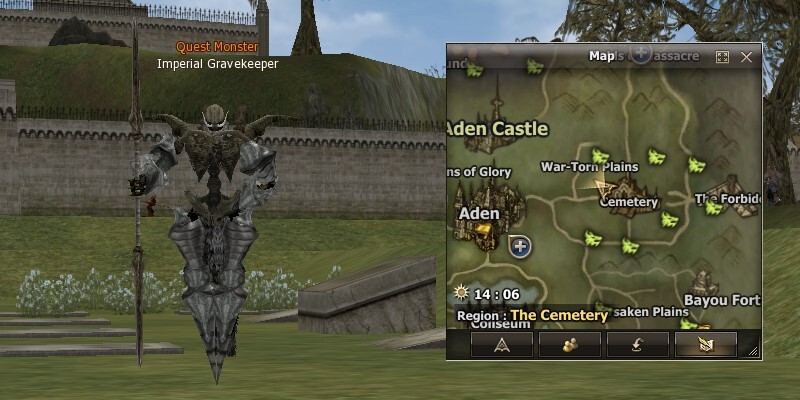800x400 pixels.
Task: Click the blue plus marker near Aden
Action: tap(520, 246)
